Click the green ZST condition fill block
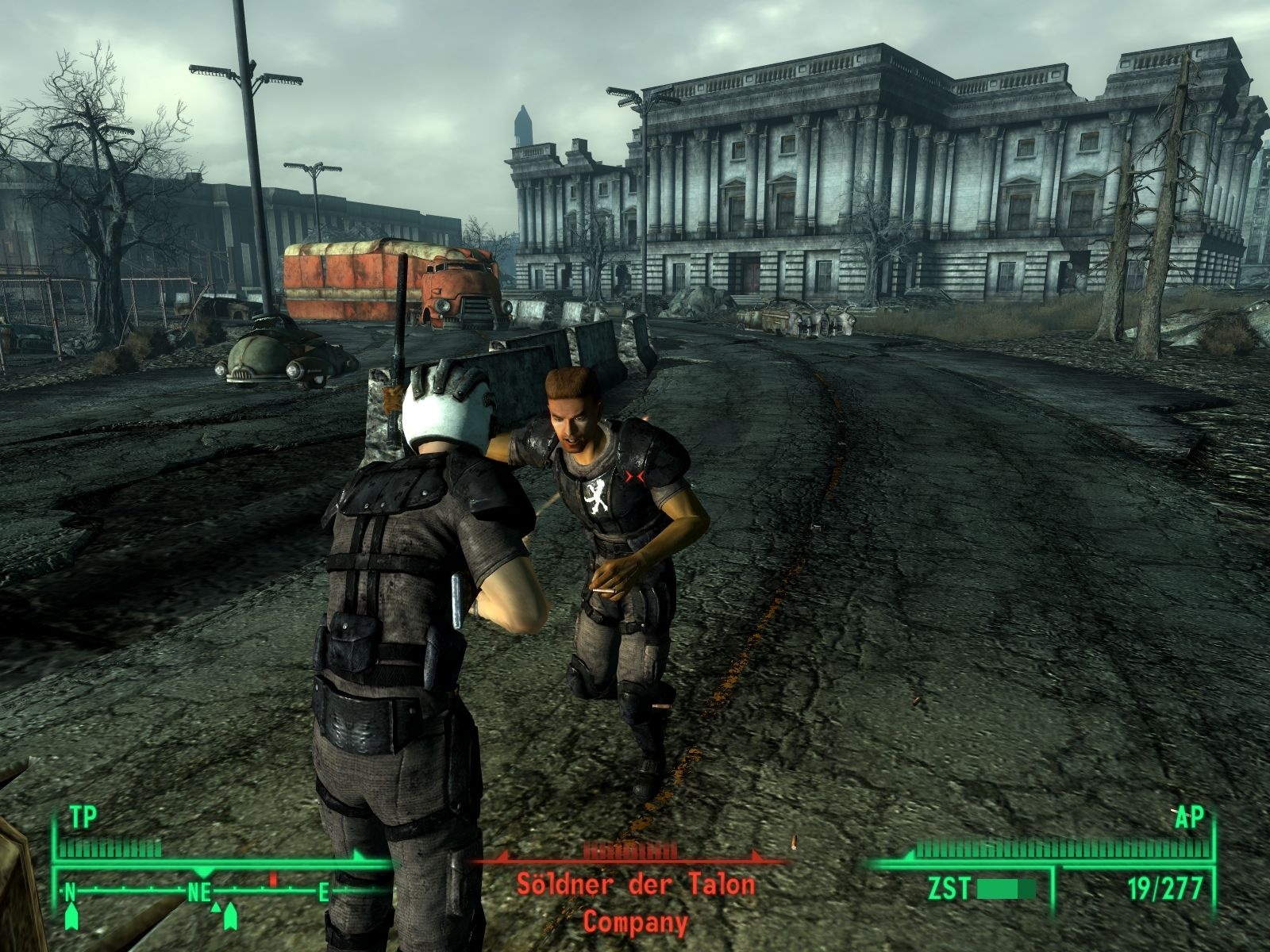The image size is (1270, 952). (x=996, y=887)
